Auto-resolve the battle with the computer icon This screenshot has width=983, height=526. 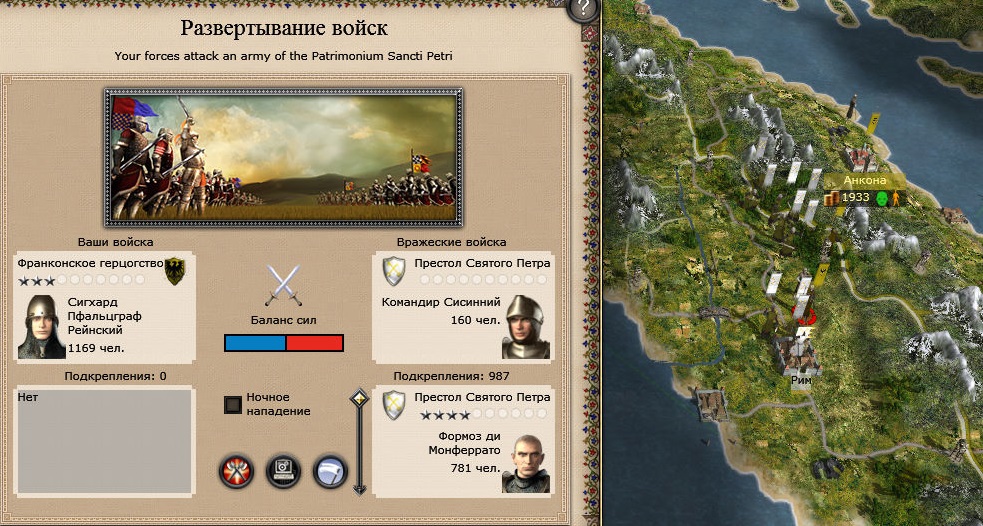point(284,470)
